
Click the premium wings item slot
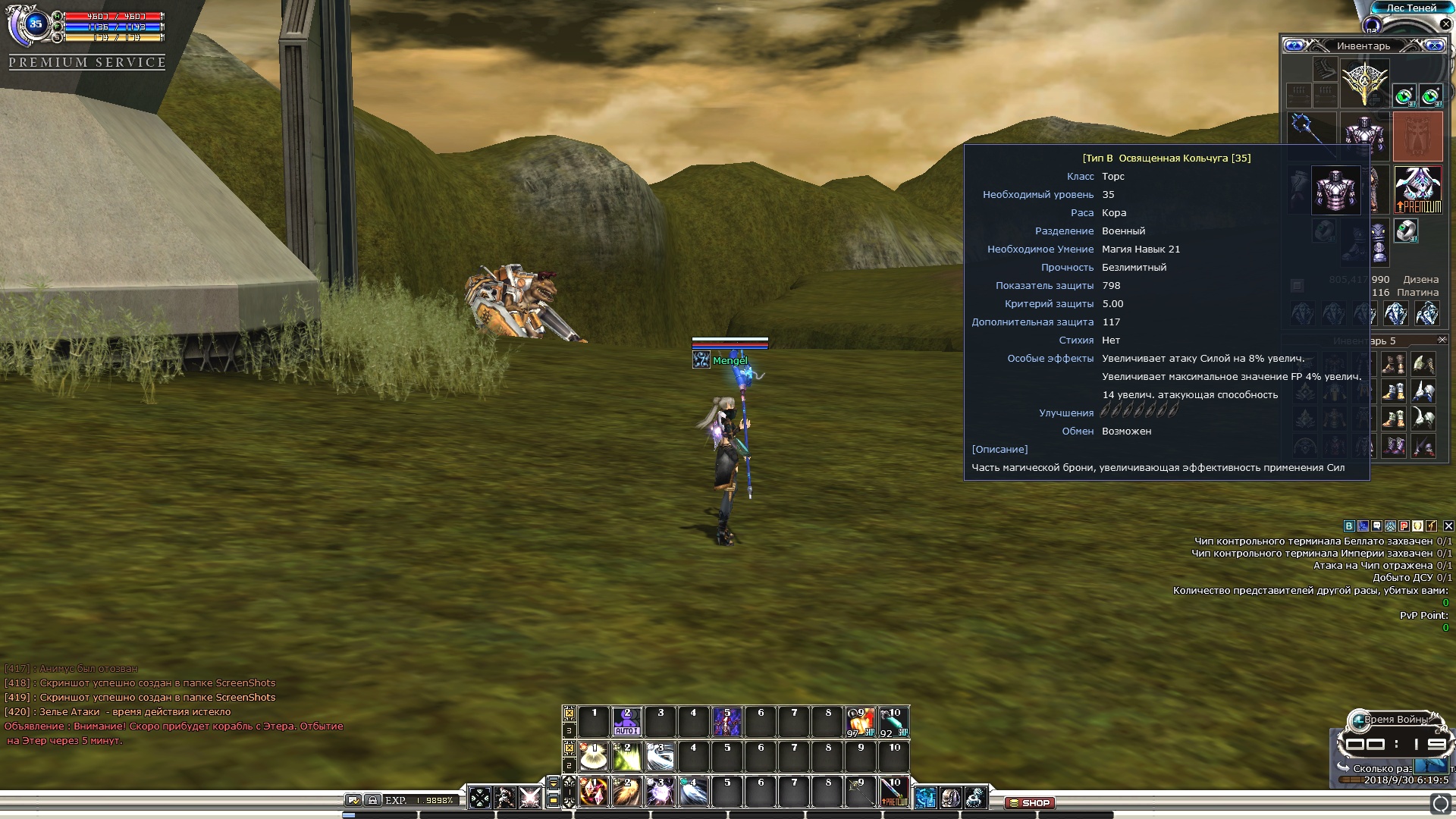[x=1417, y=189]
